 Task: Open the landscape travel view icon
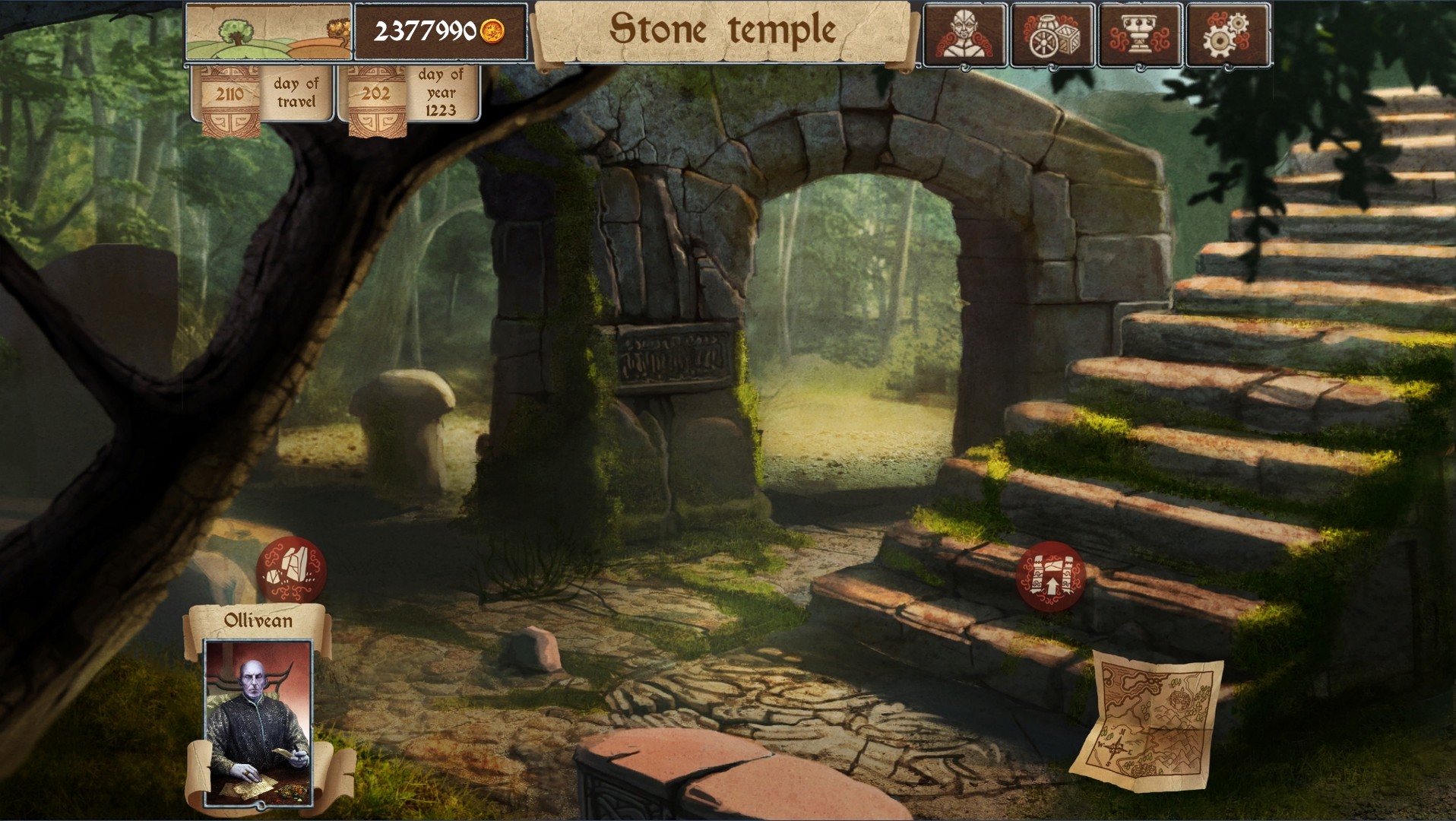(268, 32)
